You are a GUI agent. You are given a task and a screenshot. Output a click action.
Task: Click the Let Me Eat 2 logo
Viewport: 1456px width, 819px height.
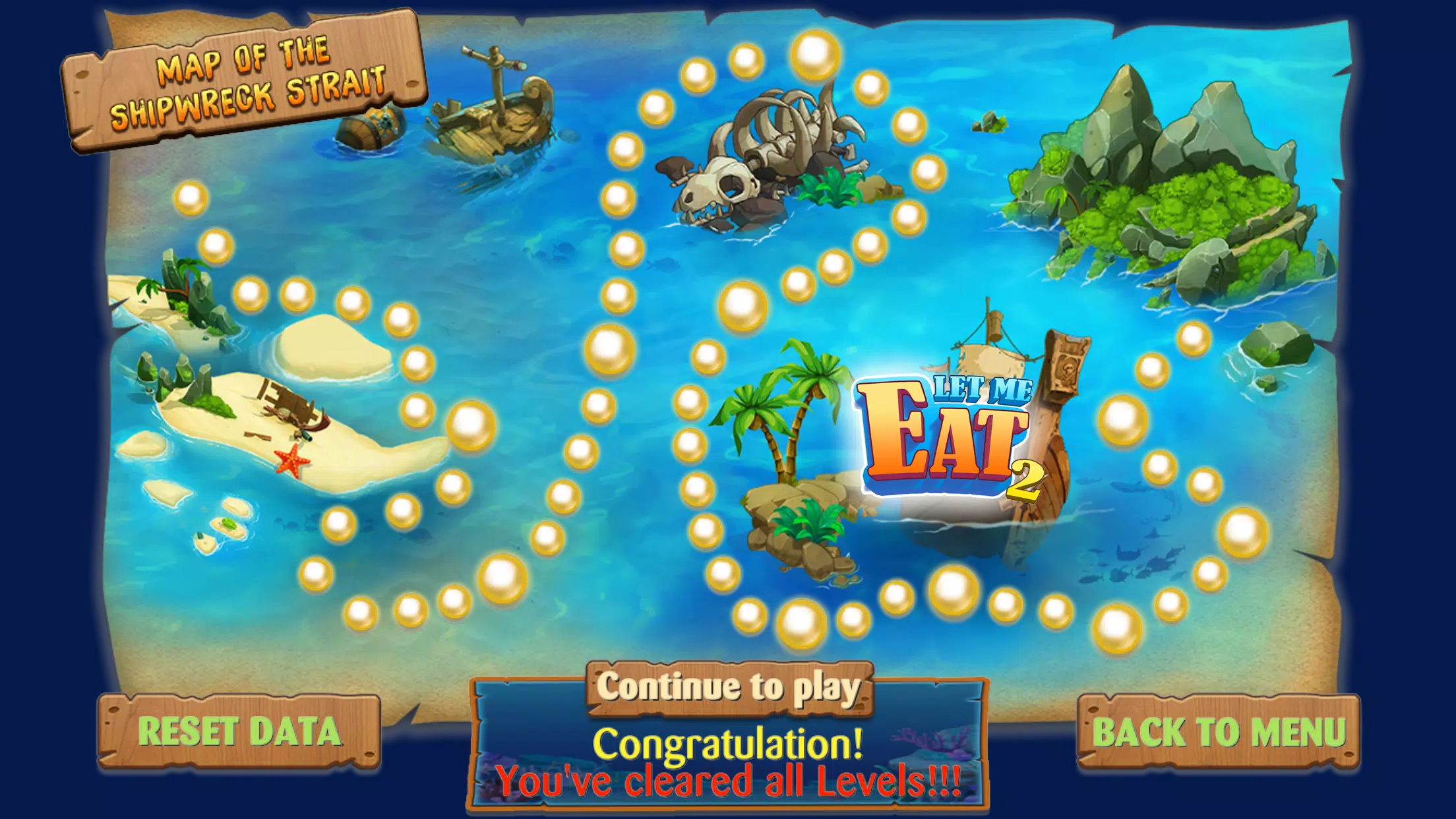pyautogui.click(x=943, y=432)
